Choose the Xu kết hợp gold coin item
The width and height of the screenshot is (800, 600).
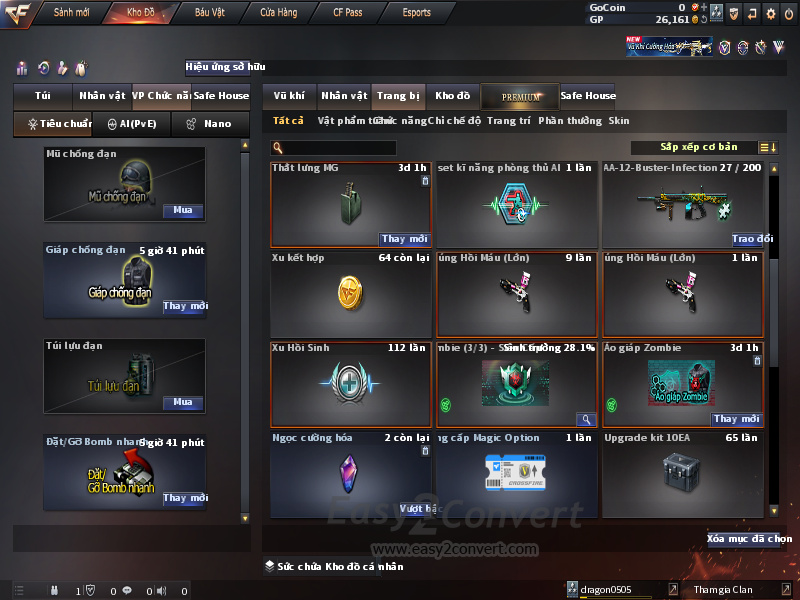[x=351, y=294]
